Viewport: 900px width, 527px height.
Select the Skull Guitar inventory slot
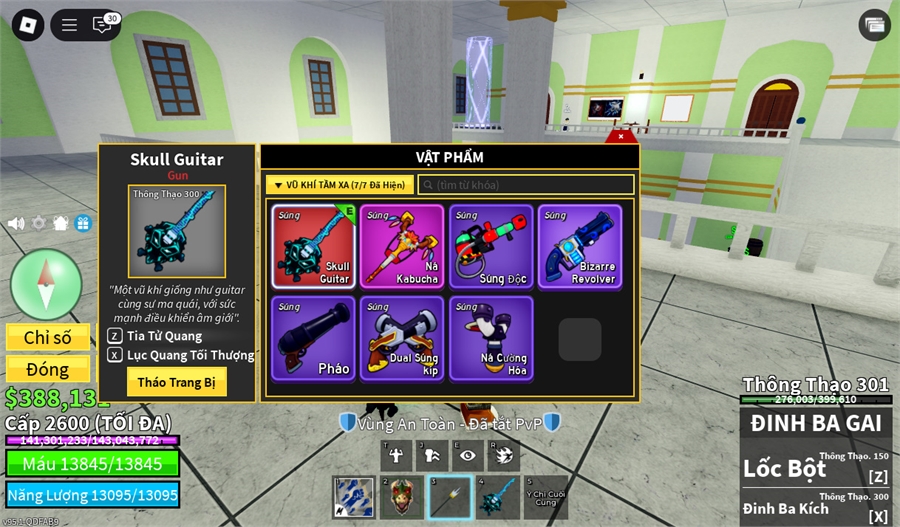(x=312, y=247)
